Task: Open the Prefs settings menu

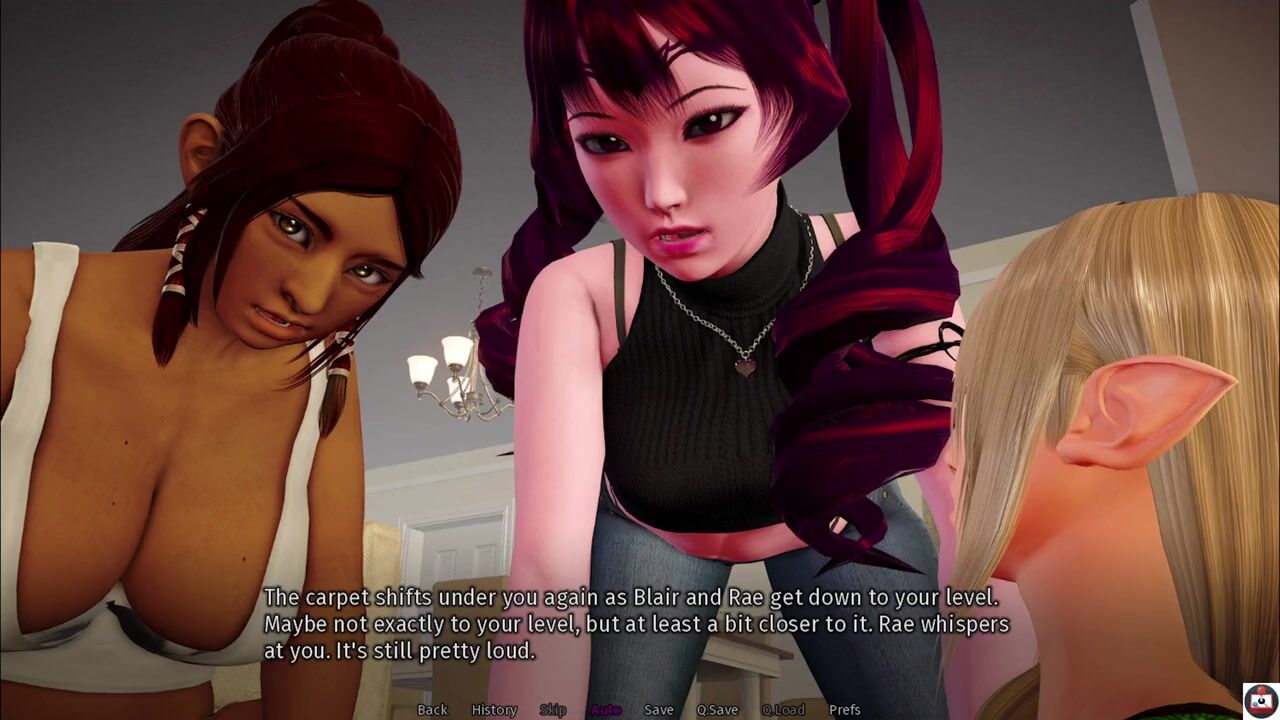Action: pos(844,710)
